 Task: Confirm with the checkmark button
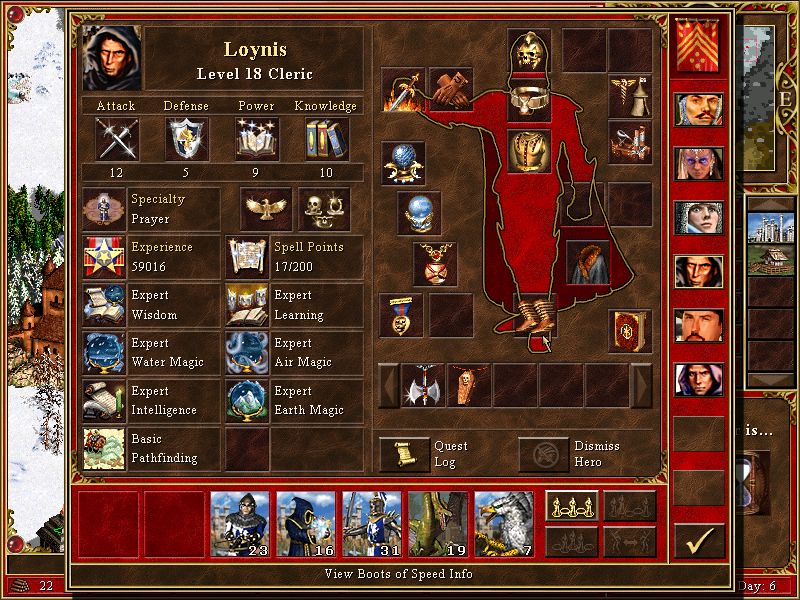tap(698, 540)
